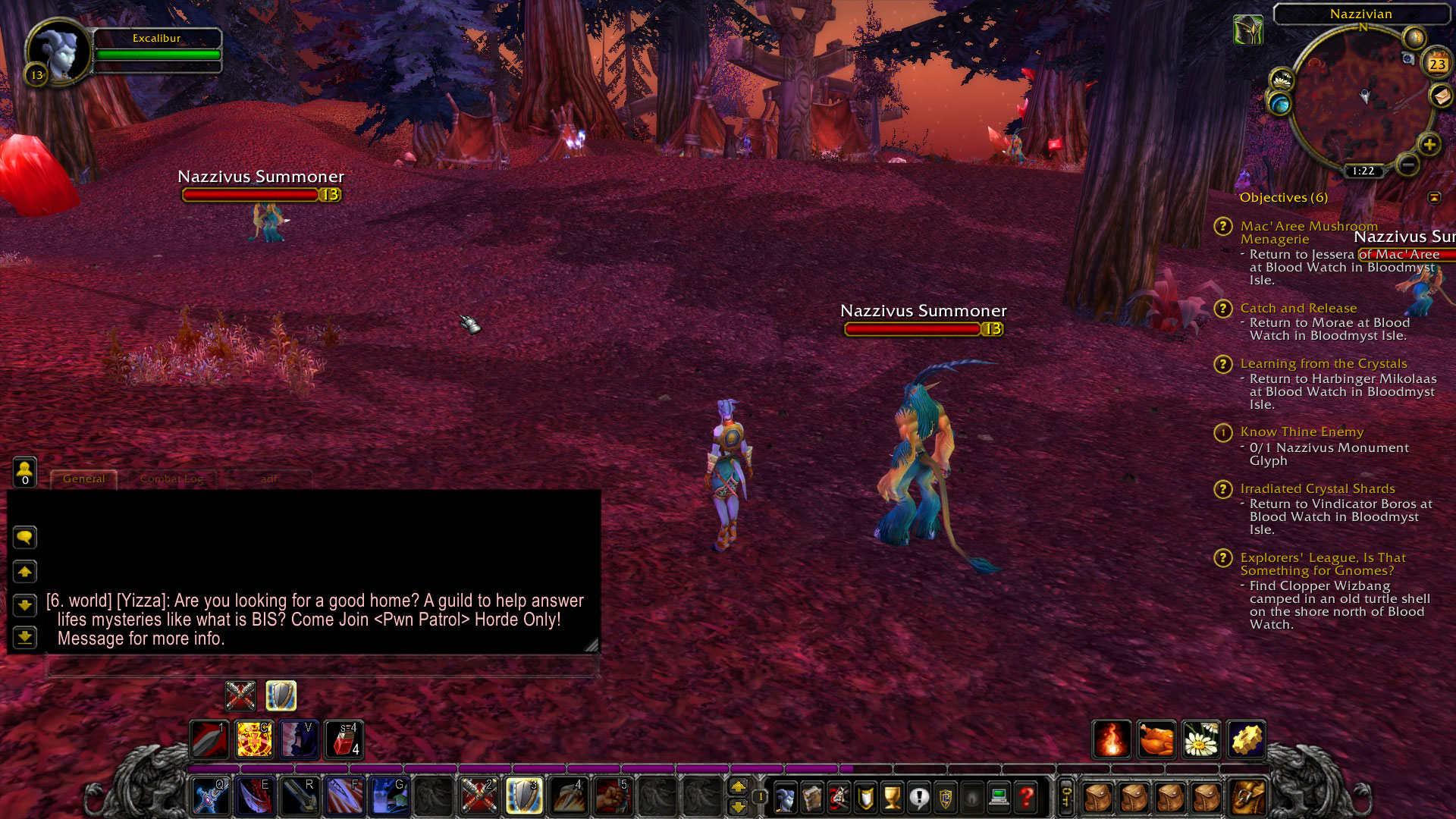Toggle minimap tracking with the flower icon

pyautogui.click(x=1282, y=80)
